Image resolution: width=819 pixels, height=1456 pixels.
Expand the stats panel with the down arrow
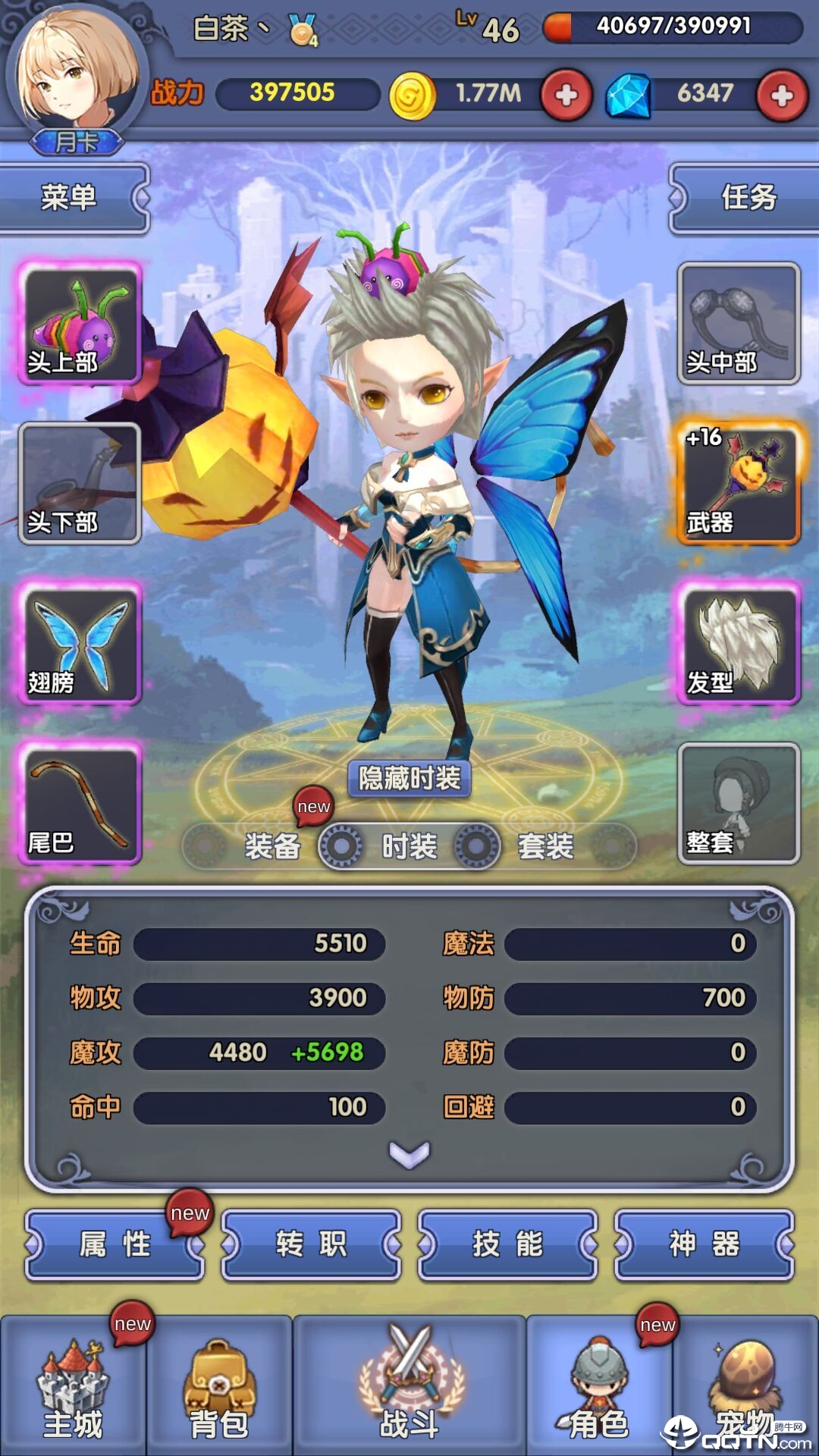409,1154
